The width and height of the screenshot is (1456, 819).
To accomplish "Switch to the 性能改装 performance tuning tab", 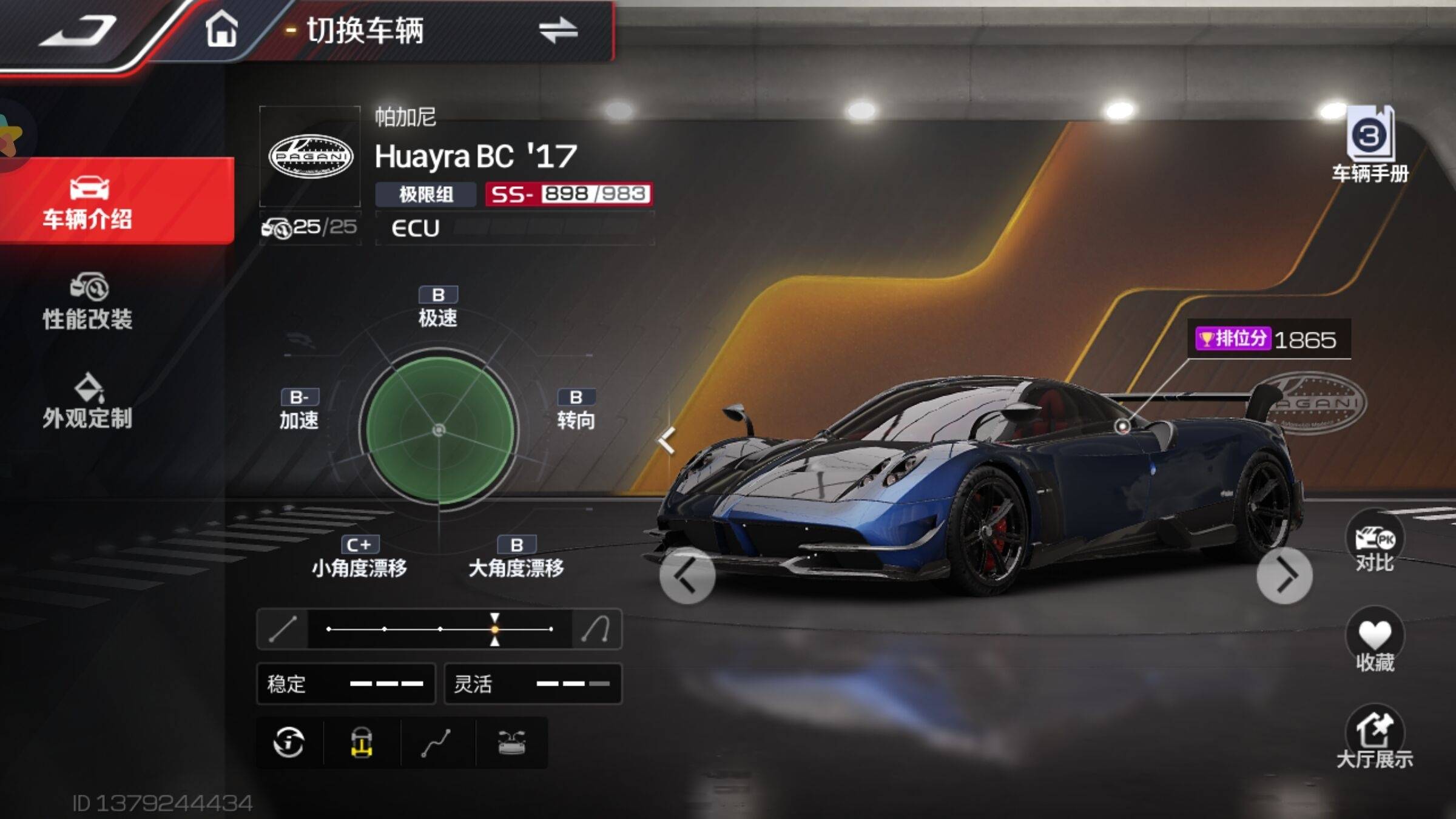I will click(88, 302).
